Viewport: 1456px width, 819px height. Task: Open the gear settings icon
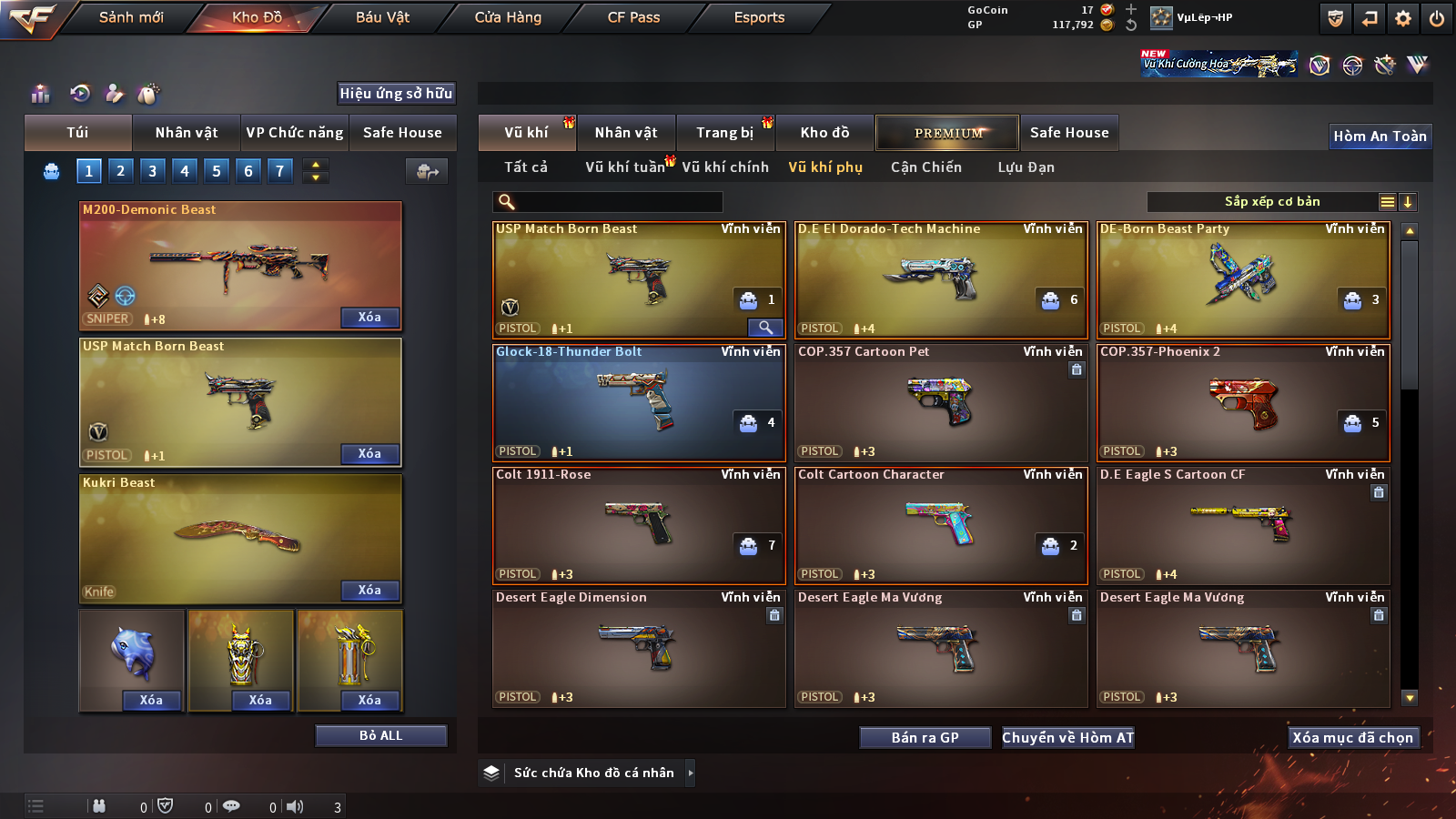[1403, 18]
